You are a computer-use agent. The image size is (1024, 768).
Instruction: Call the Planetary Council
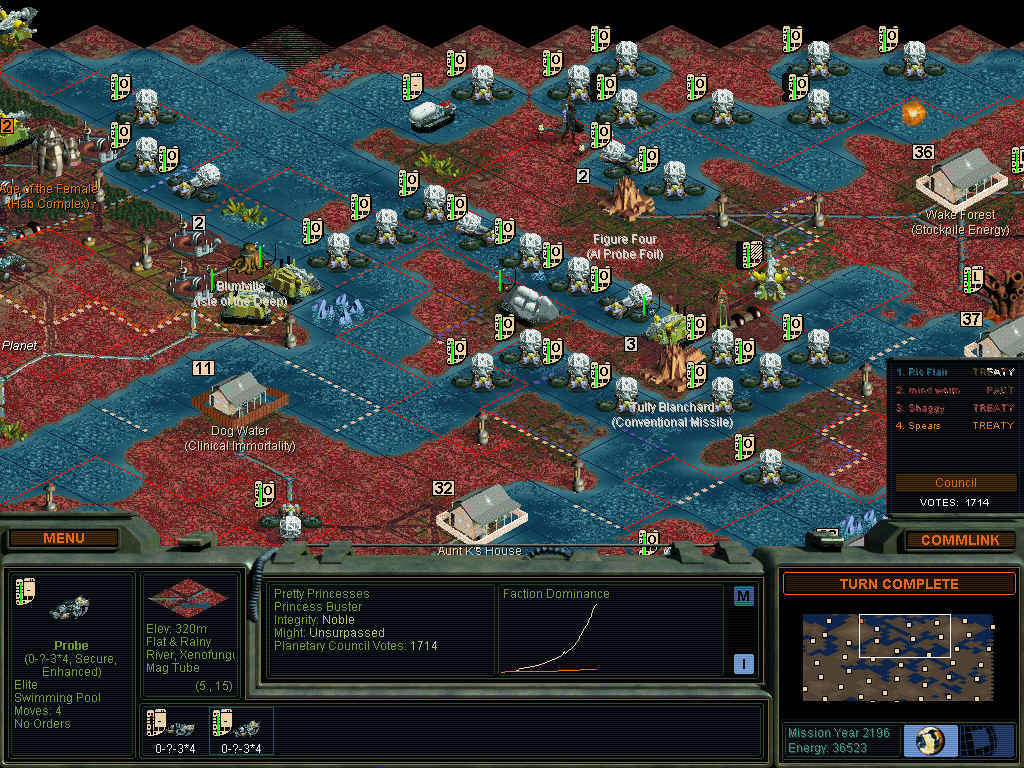pos(955,482)
